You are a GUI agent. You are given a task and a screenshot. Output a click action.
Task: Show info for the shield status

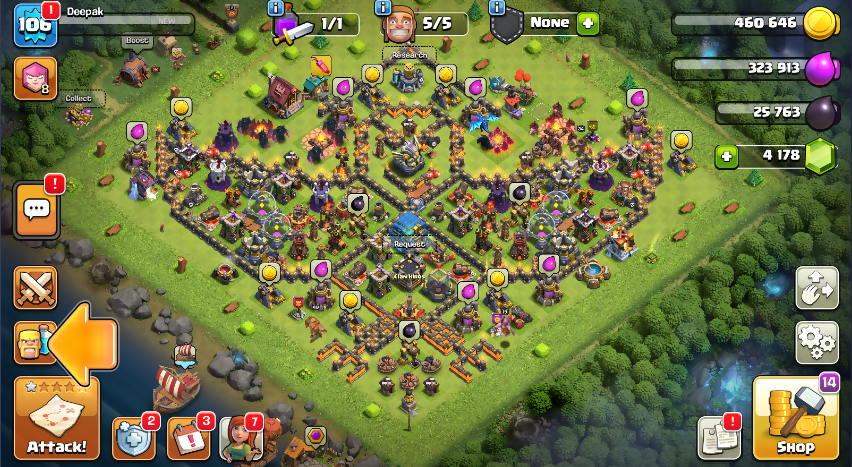point(497,8)
